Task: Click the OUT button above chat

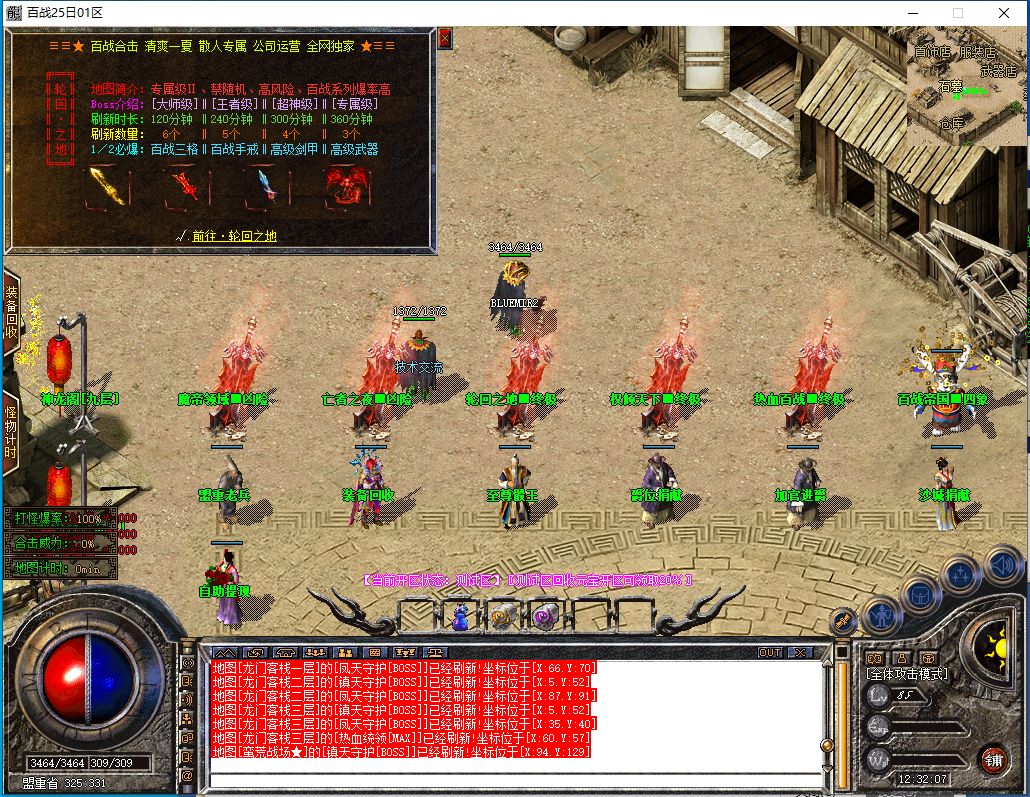Action: click(769, 652)
